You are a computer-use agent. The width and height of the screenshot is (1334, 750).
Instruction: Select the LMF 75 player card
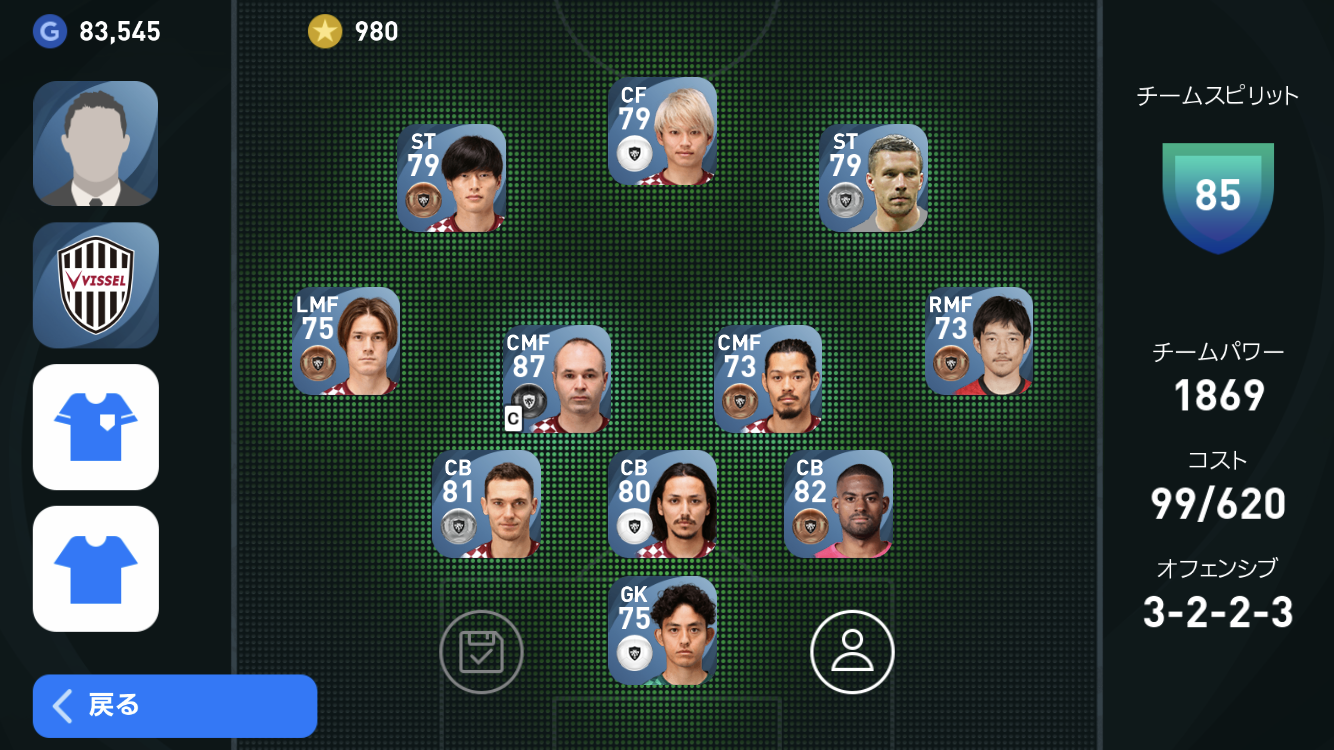[346, 341]
